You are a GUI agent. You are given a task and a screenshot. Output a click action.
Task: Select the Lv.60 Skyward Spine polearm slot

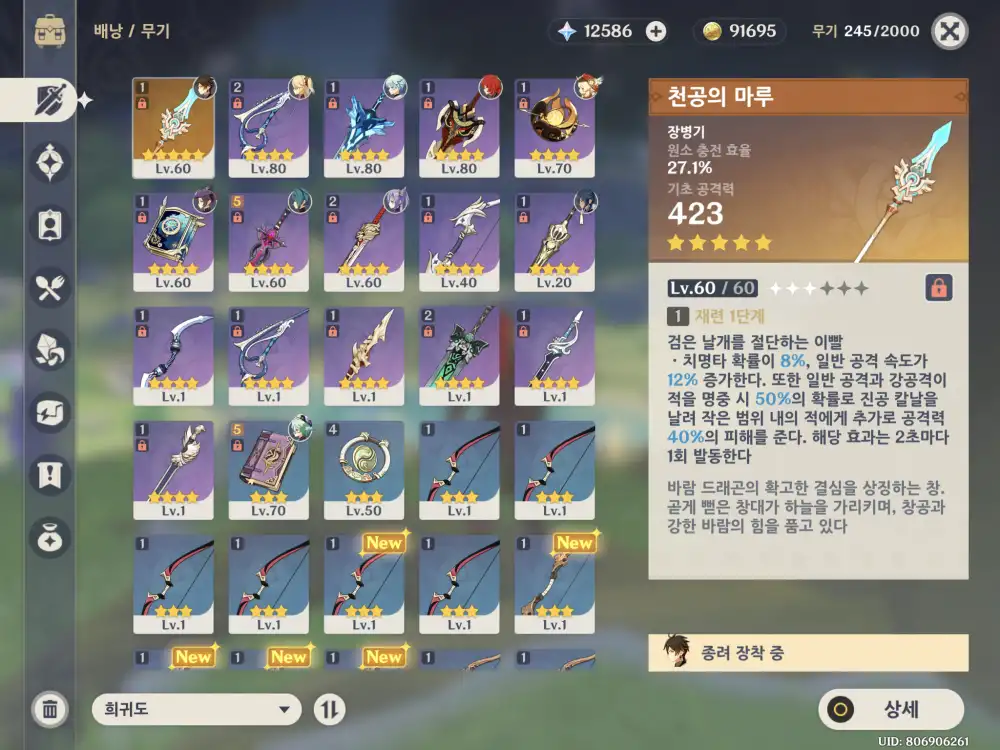[x=173, y=127]
